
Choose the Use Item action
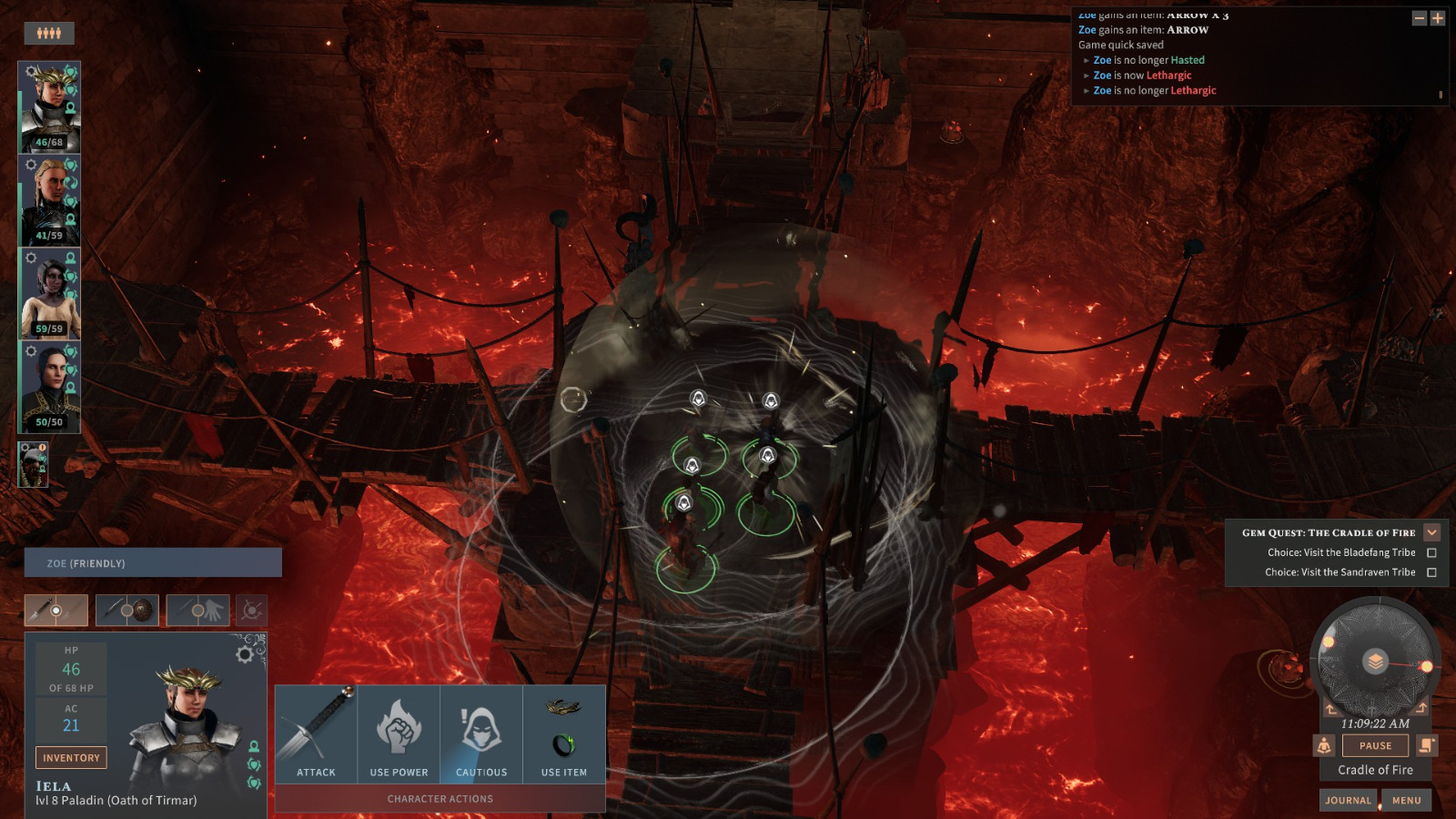pyautogui.click(x=564, y=734)
